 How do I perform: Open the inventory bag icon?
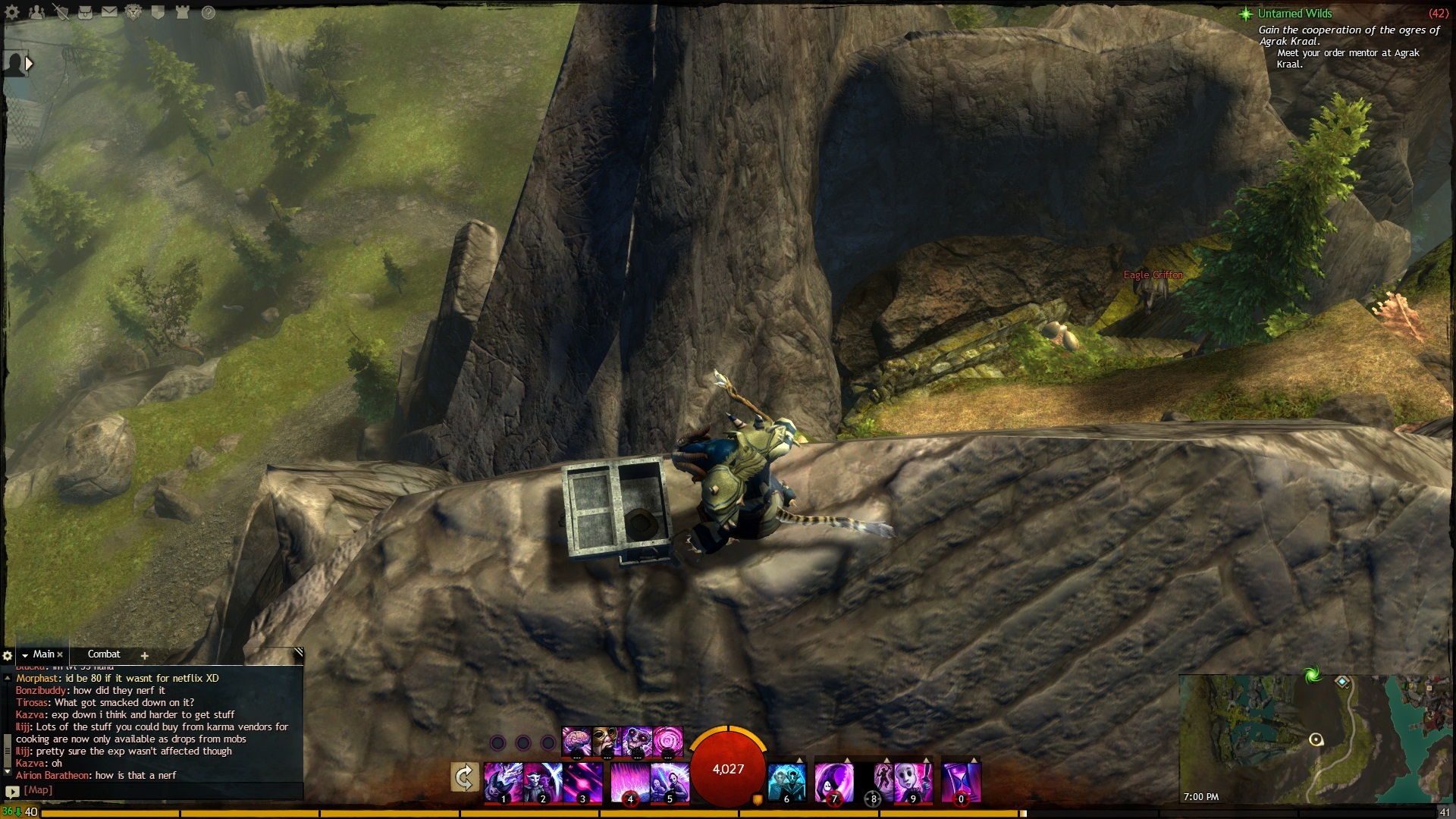tap(85, 12)
